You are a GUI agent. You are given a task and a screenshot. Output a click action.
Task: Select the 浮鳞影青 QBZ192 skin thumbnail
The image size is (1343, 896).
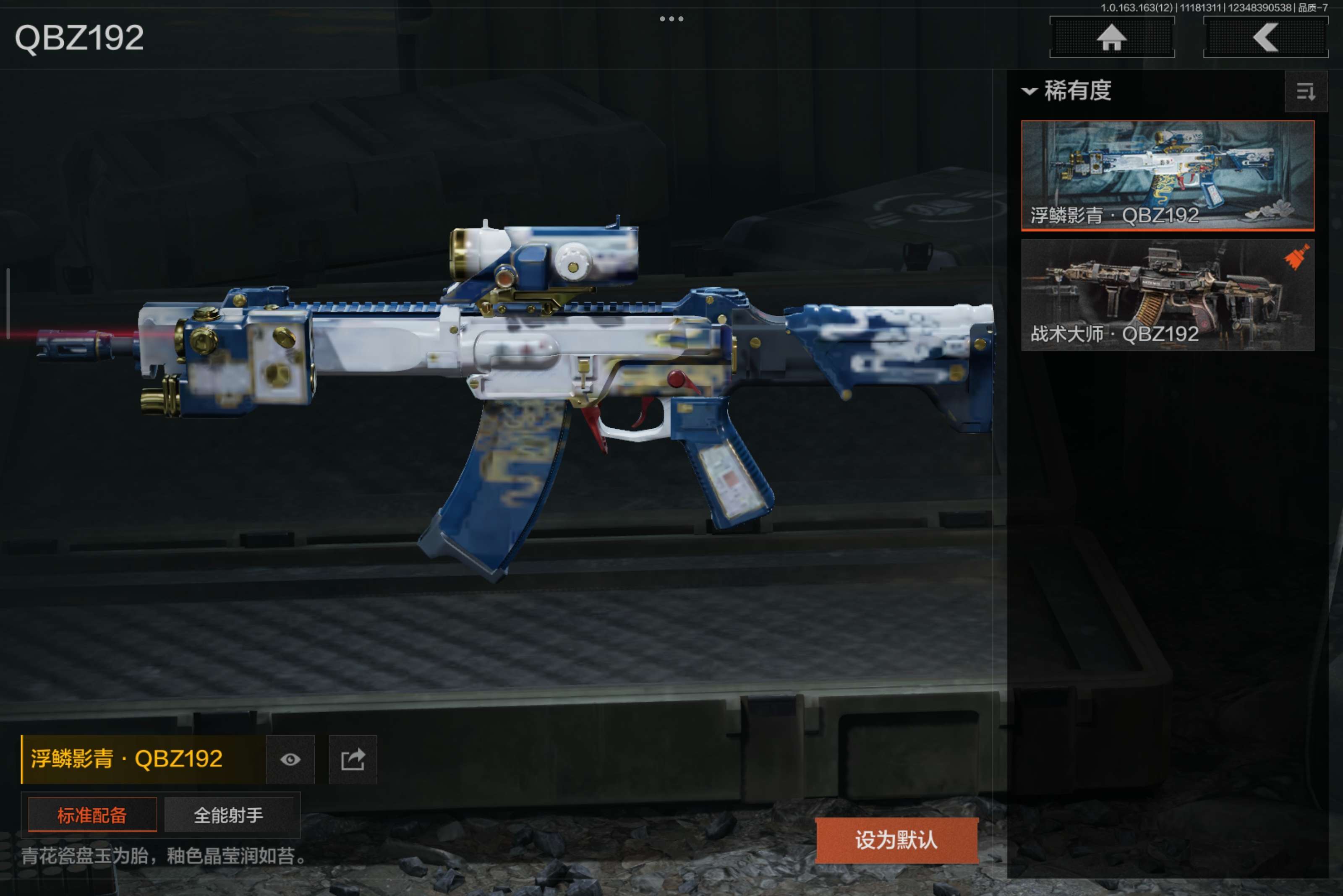1167,175
